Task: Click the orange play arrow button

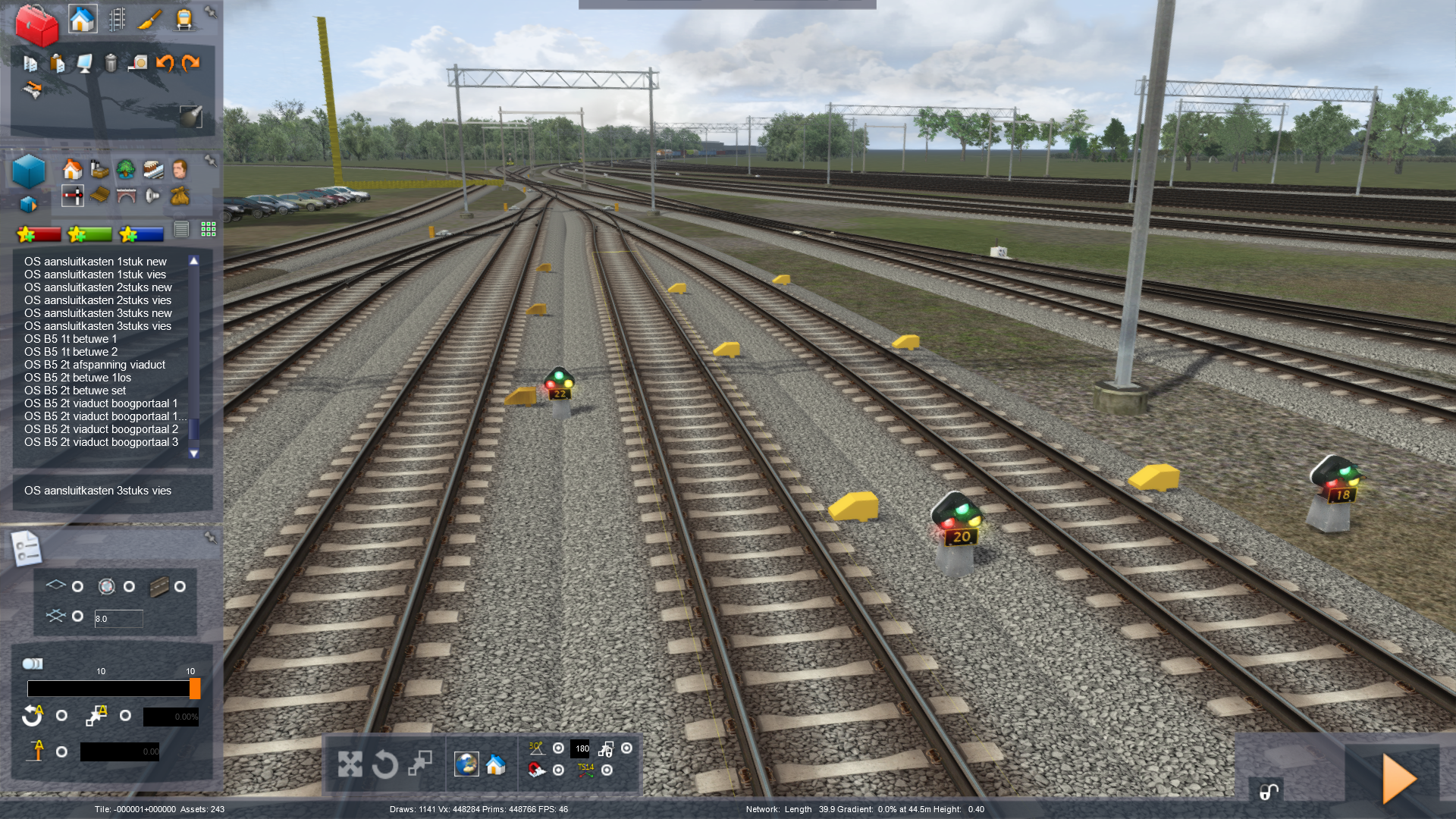Action: 1399,779
